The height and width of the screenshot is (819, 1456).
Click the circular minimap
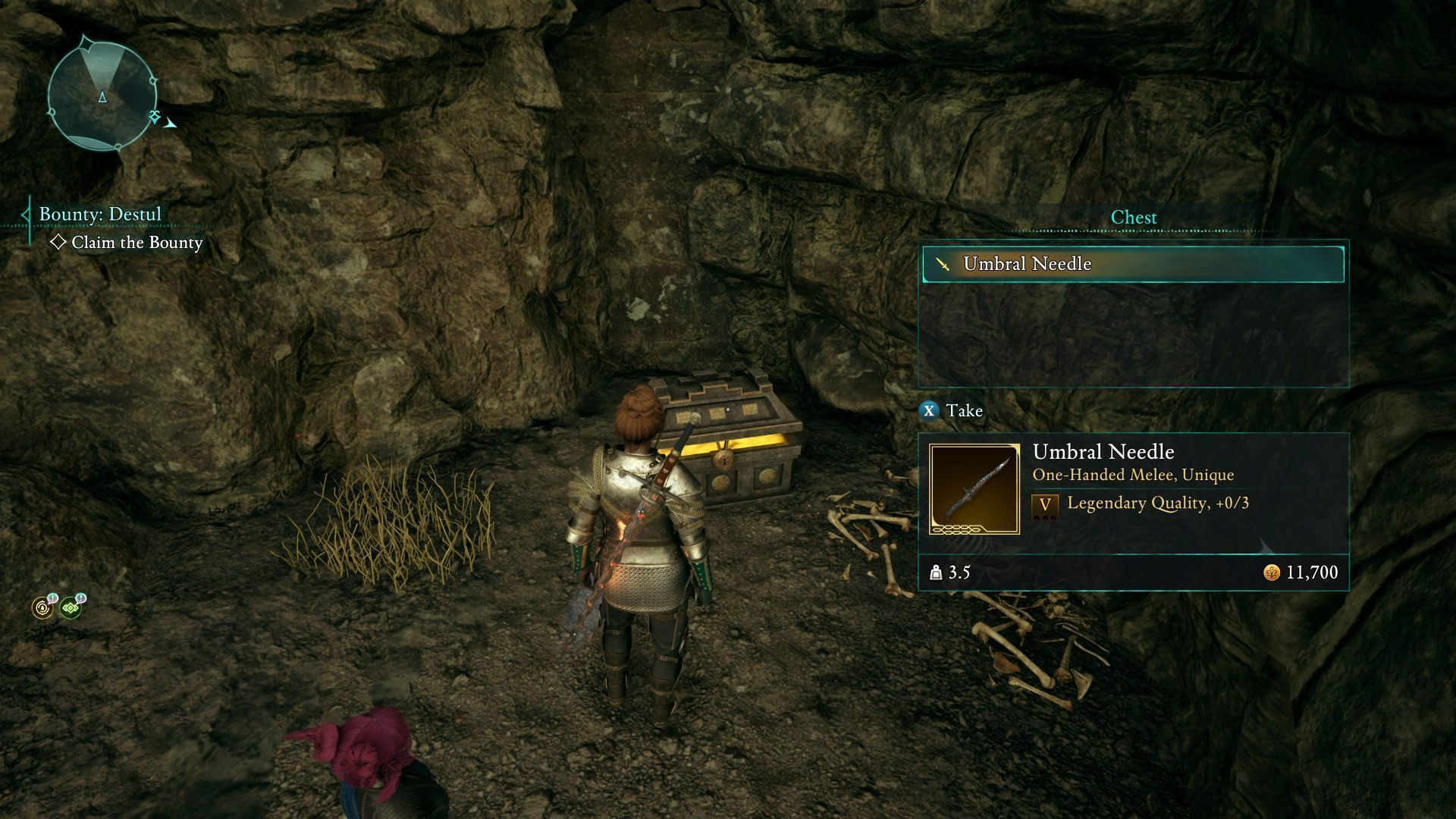pyautogui.click(x=102, y=96)
